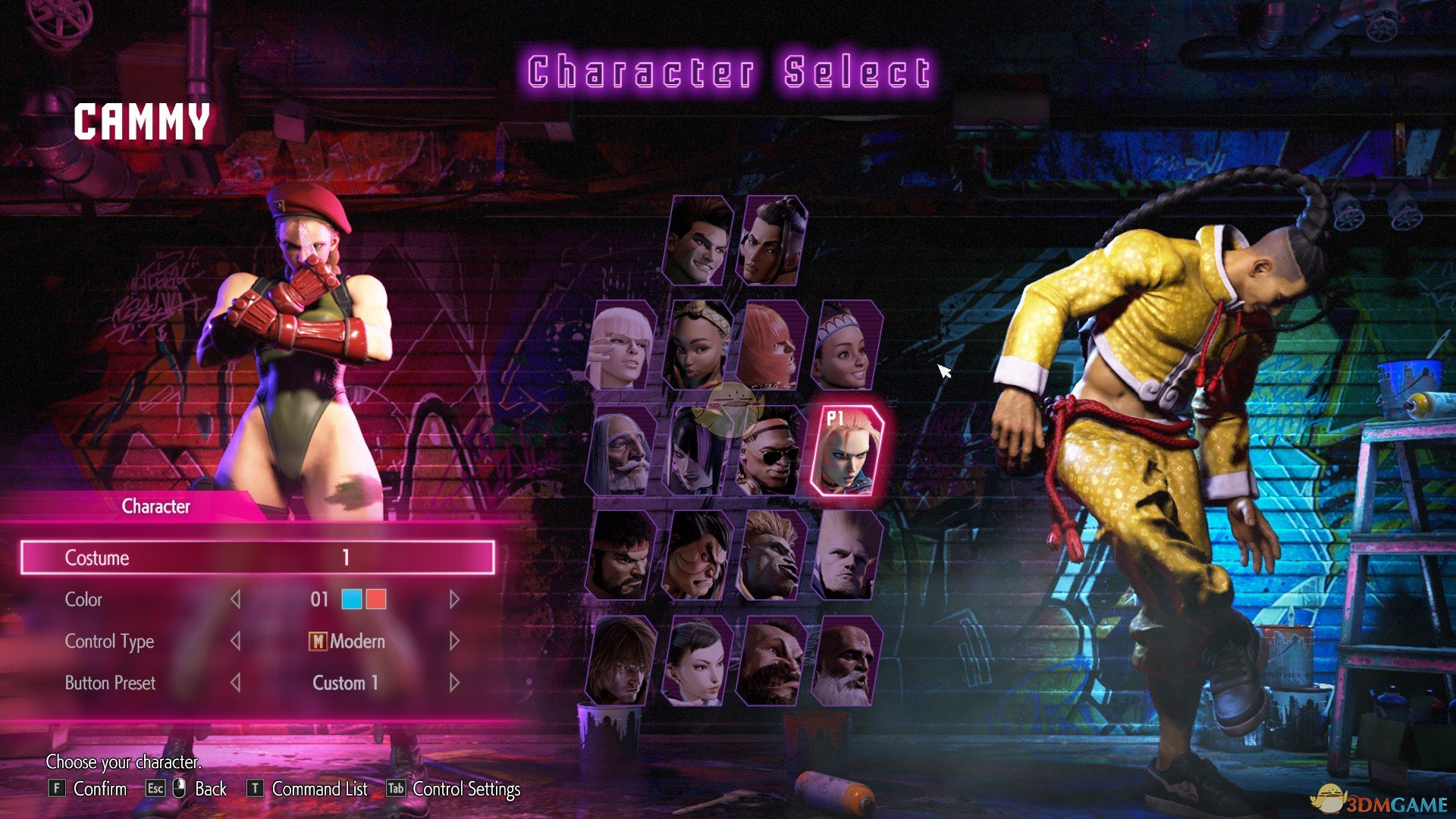Select the highlighted Costume 1 row
1456x819 pixels.
click(x=260, y=558)
